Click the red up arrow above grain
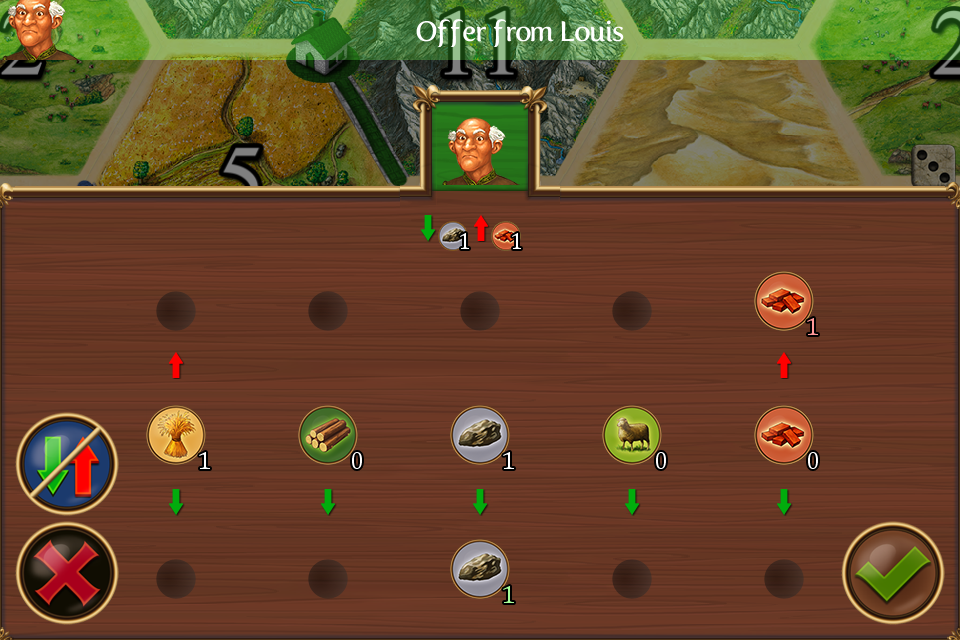 click(176, 365)
